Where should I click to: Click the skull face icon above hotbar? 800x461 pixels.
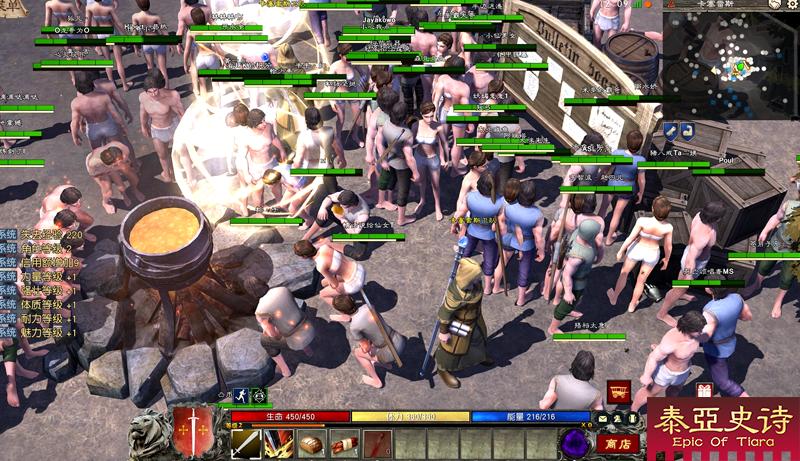pyautogui.click(x=258, y=395)
